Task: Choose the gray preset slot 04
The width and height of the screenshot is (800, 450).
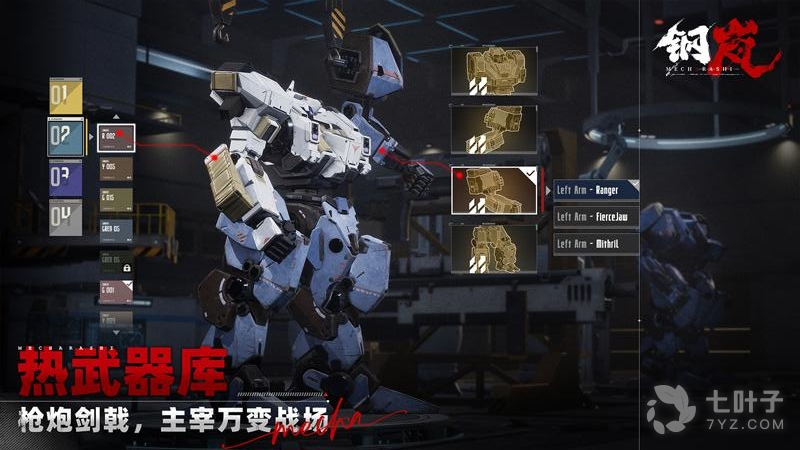Action: tap(64, 217)
